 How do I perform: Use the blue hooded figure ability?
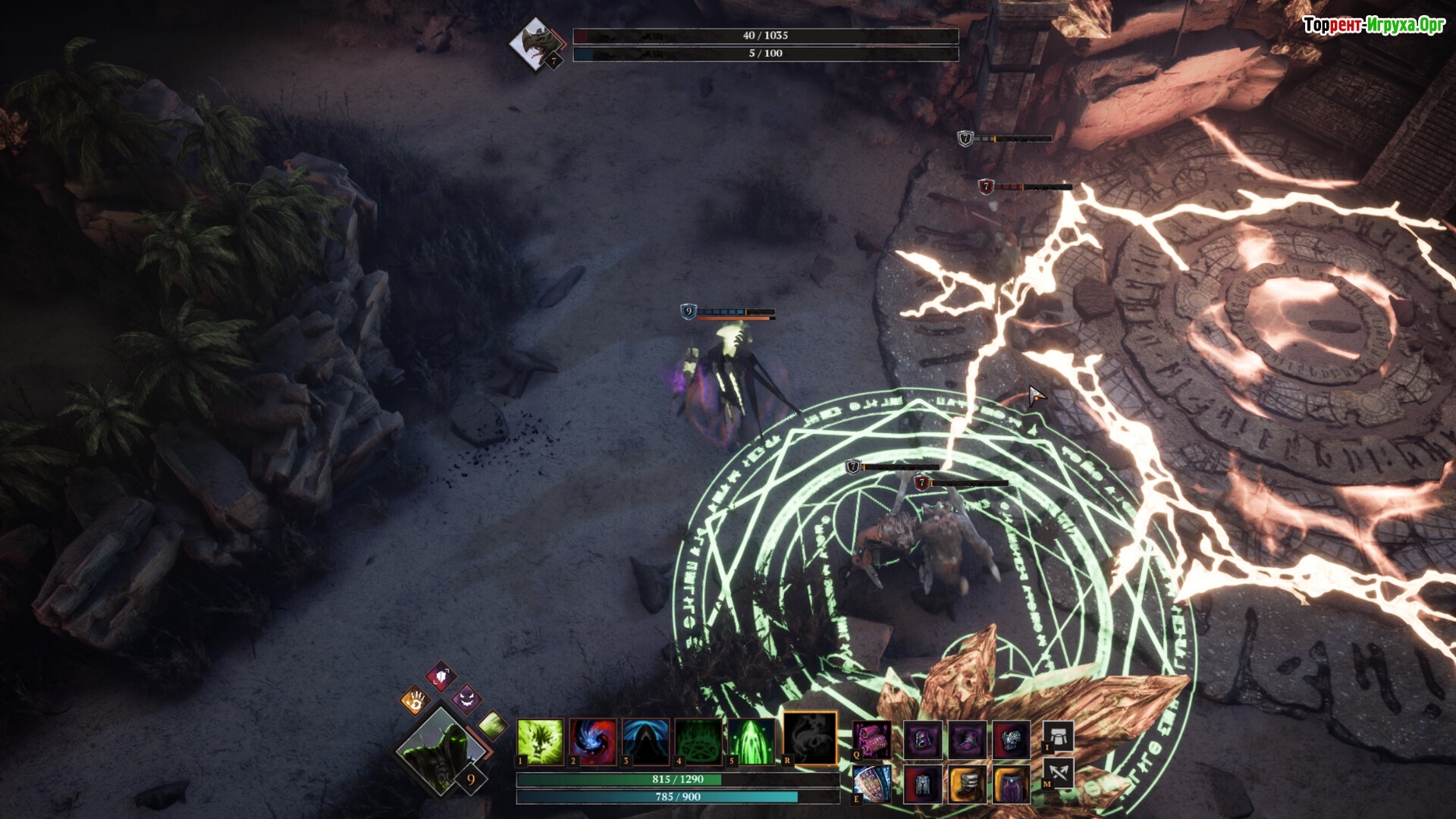tap(646, 741)
